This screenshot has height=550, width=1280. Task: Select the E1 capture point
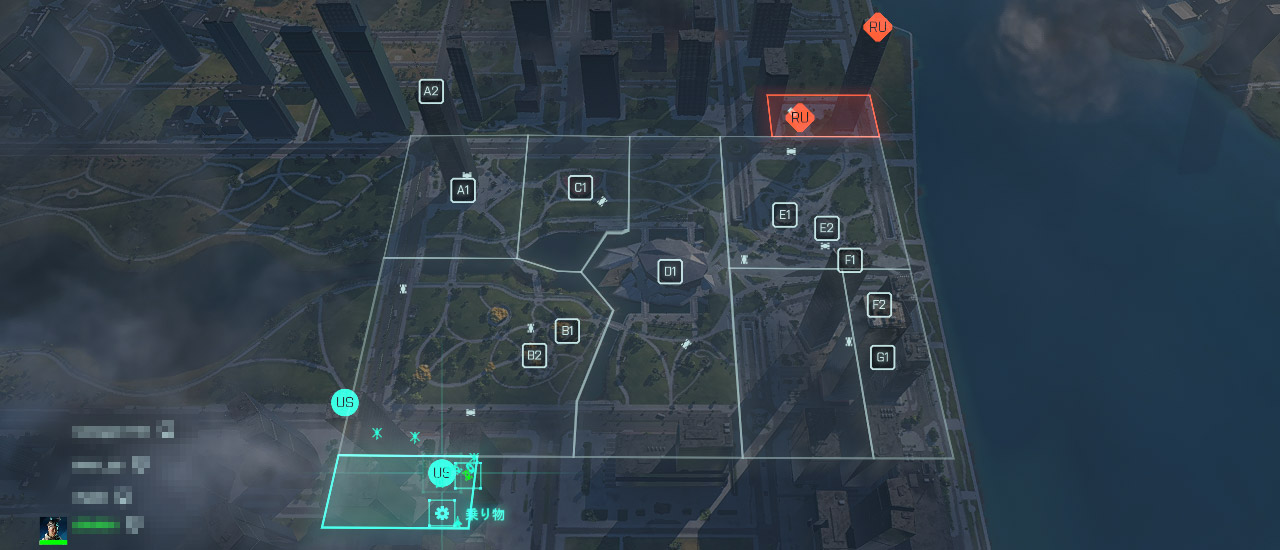[x=785, y=214]
